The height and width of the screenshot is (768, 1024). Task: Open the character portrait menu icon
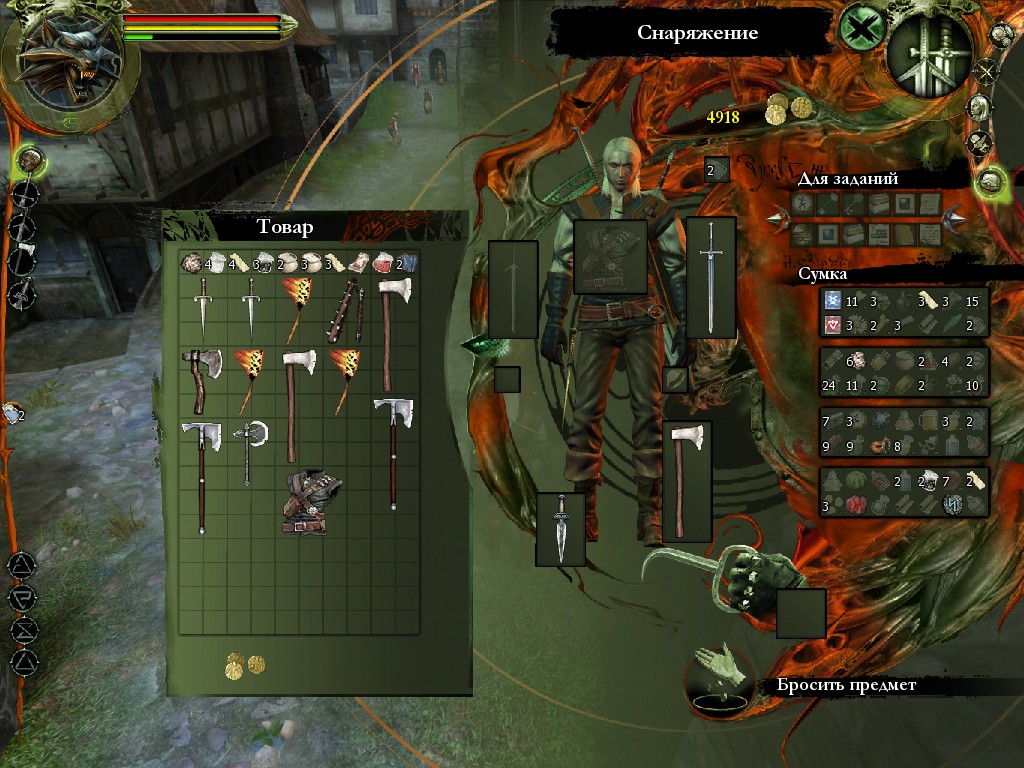pos(31,158)
